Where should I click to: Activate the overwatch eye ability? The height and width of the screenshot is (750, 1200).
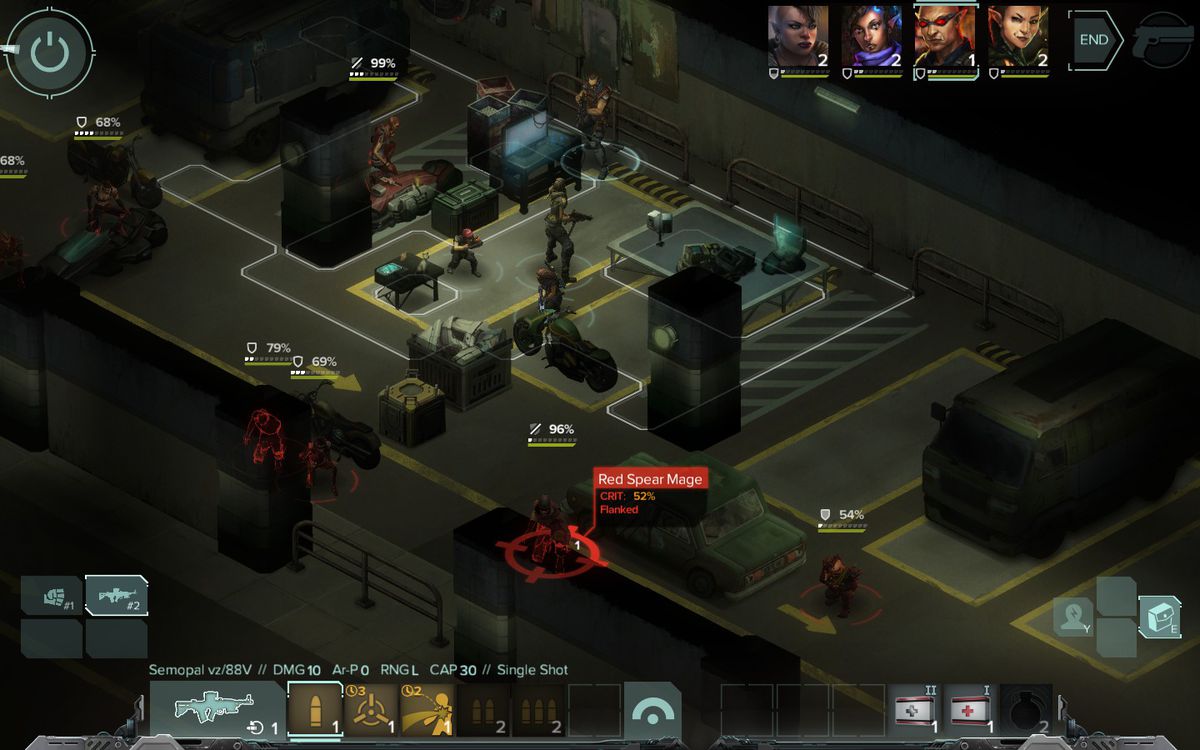click(x=652, y=710)
